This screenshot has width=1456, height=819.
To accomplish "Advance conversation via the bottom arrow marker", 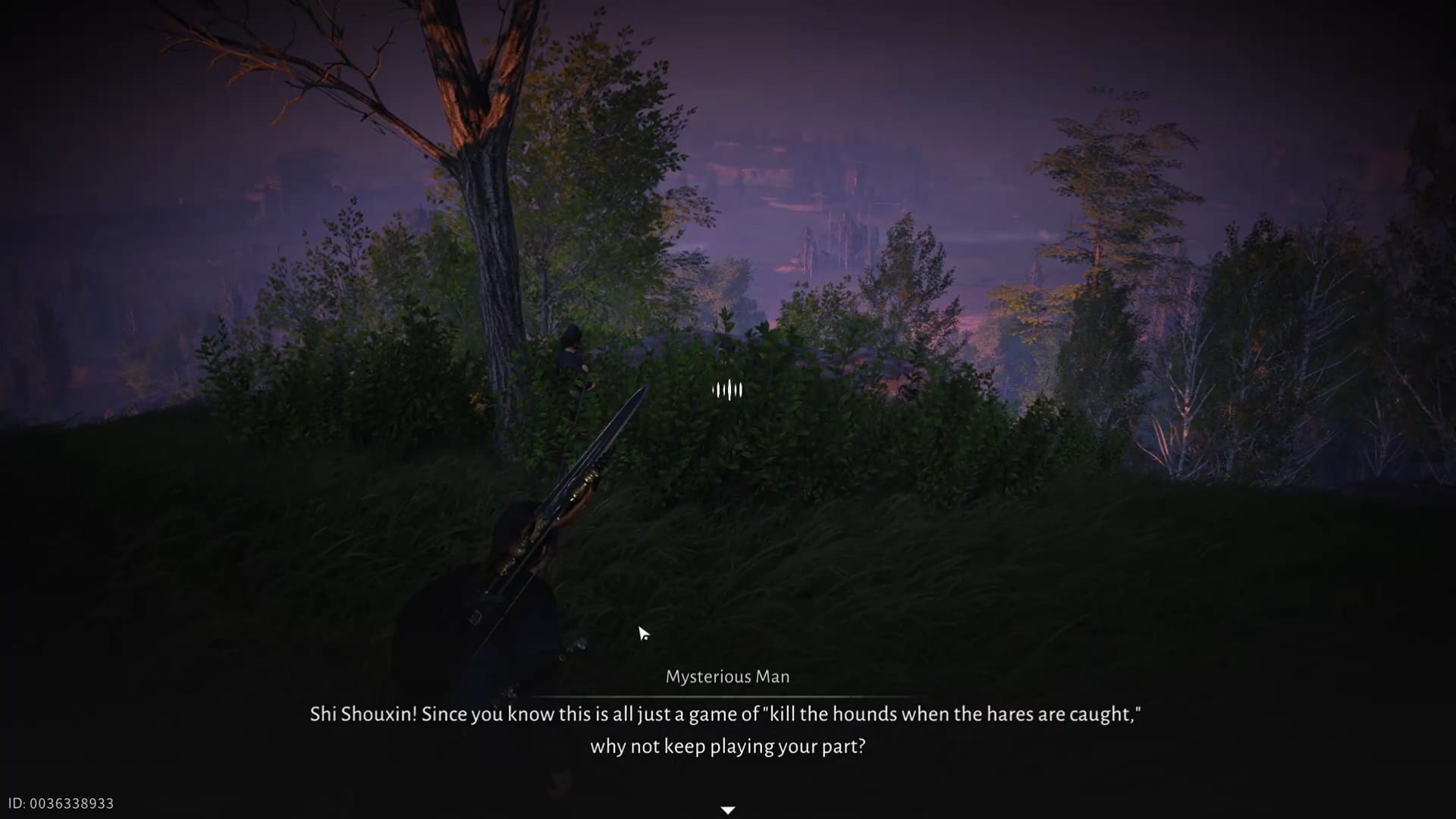I will [727, 809].
